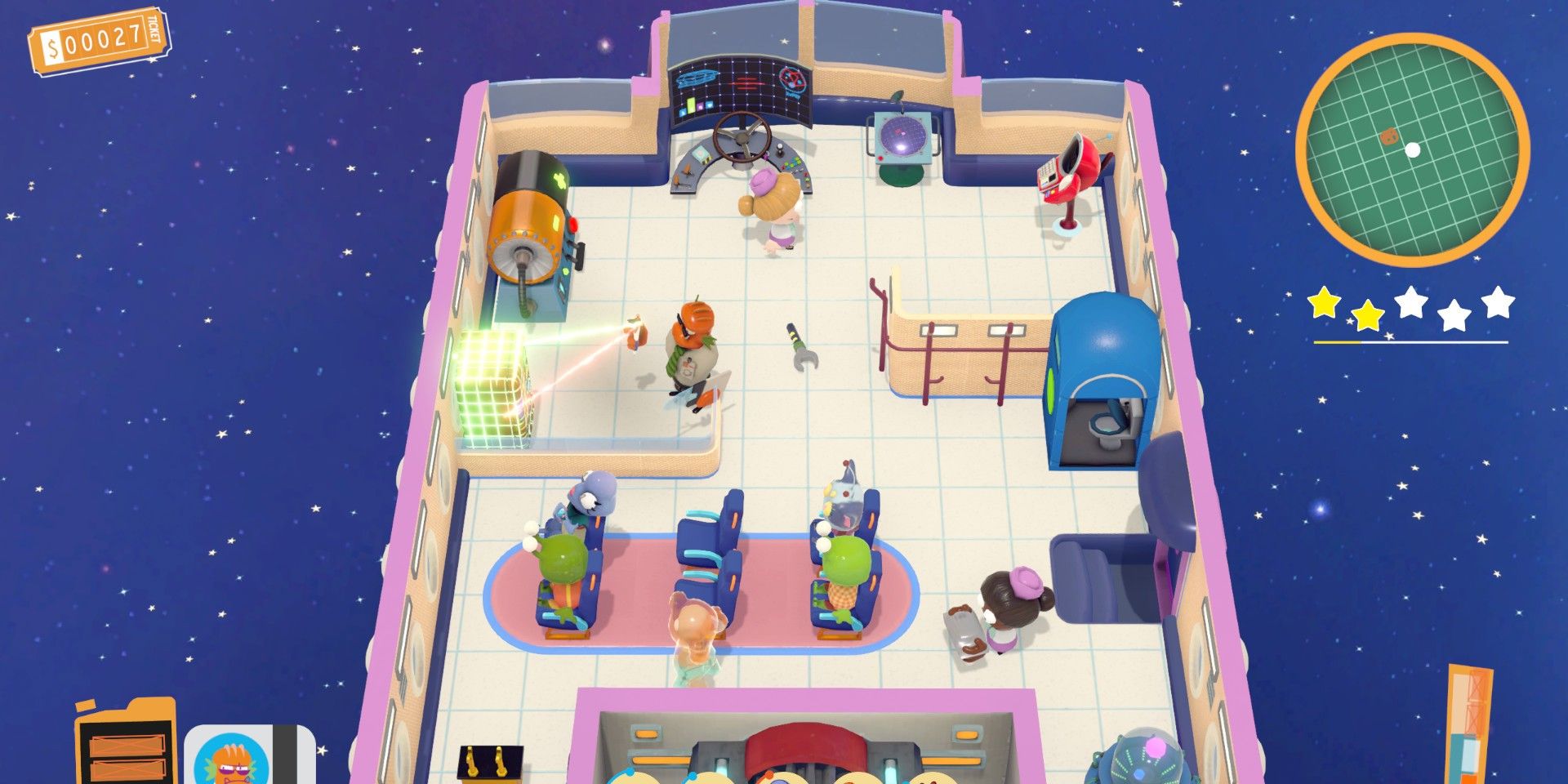Click the purple radar scanner device

902,135
